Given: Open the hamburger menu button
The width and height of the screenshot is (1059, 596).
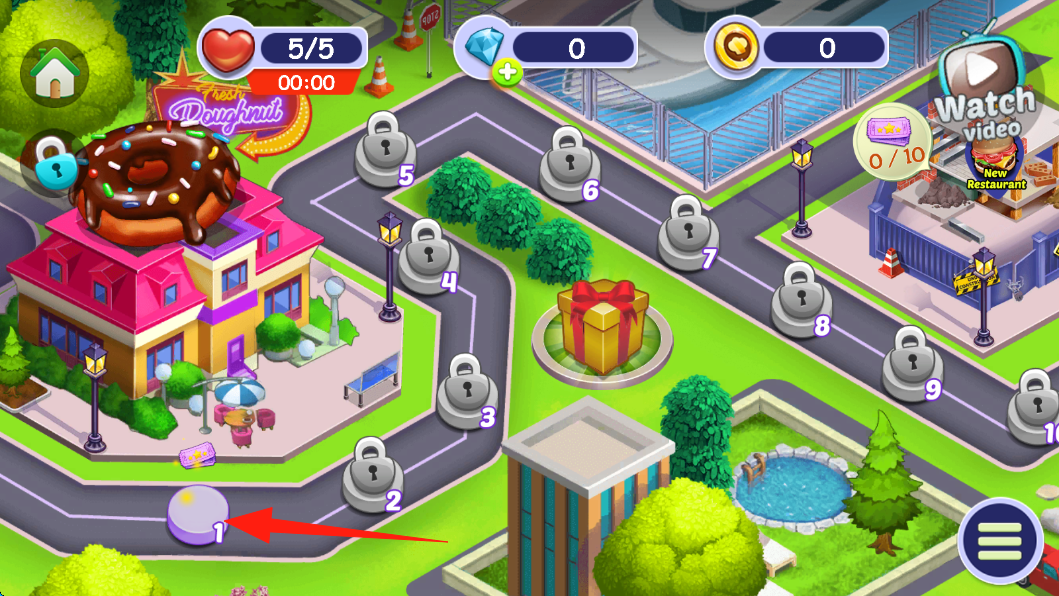Looking at the screenshot, I should coord(999,541).
